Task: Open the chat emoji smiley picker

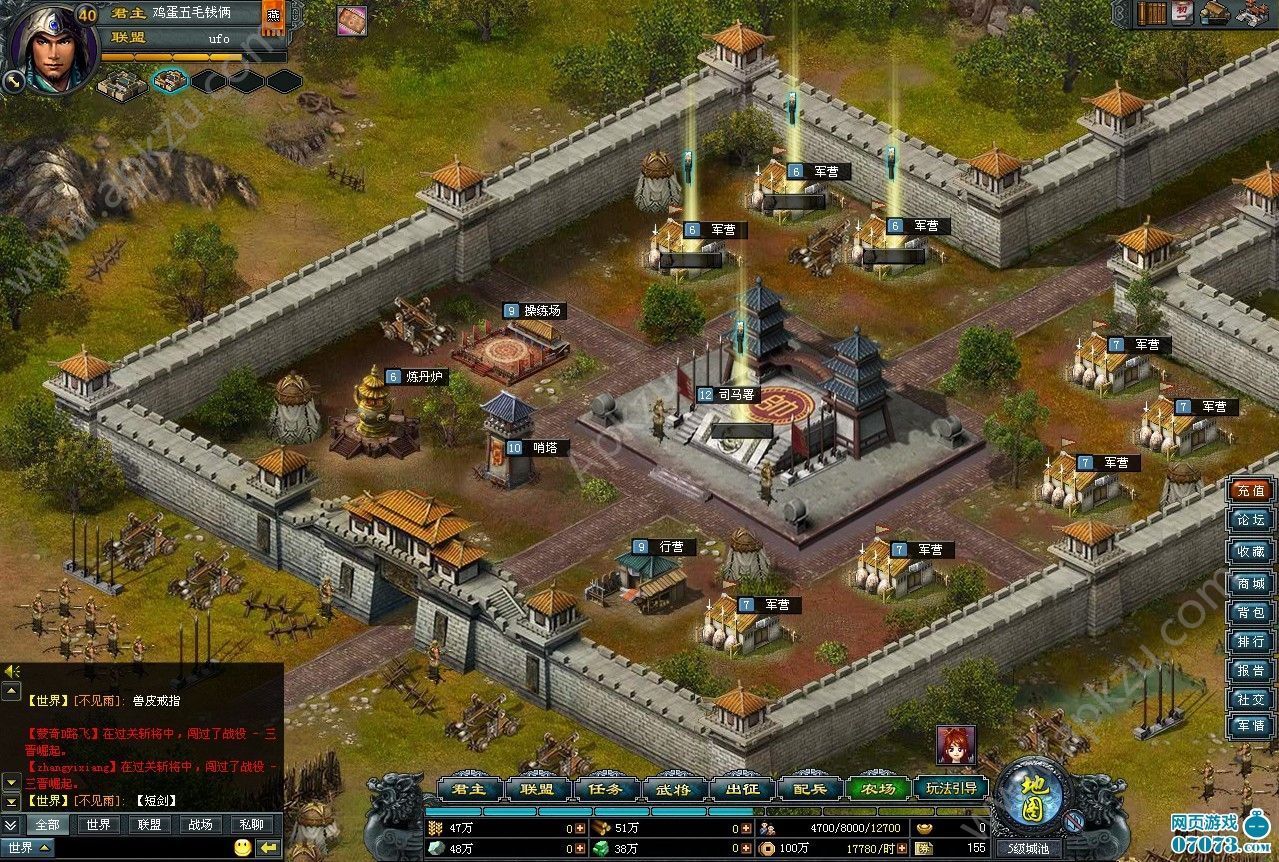Action: [242, 848]
